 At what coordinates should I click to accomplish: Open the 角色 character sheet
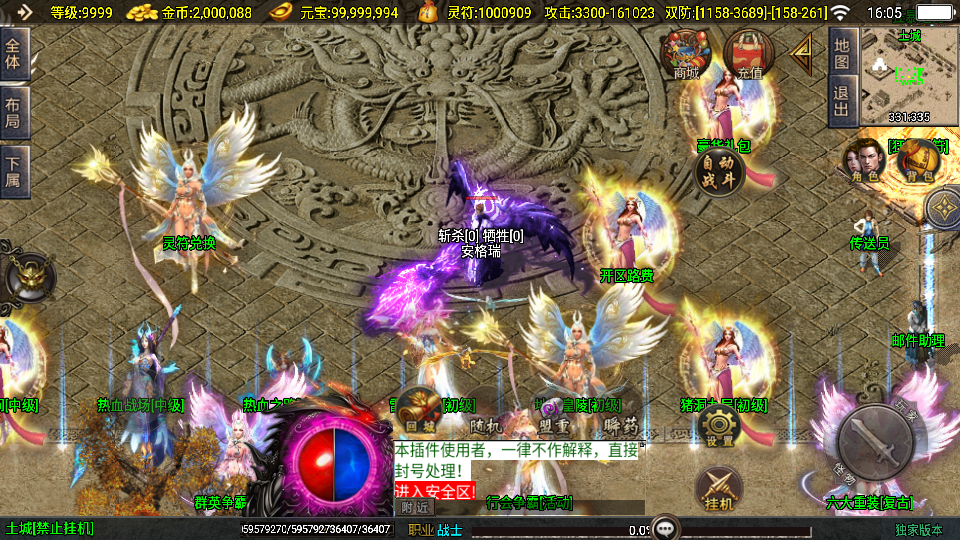(x=865, y=161)
